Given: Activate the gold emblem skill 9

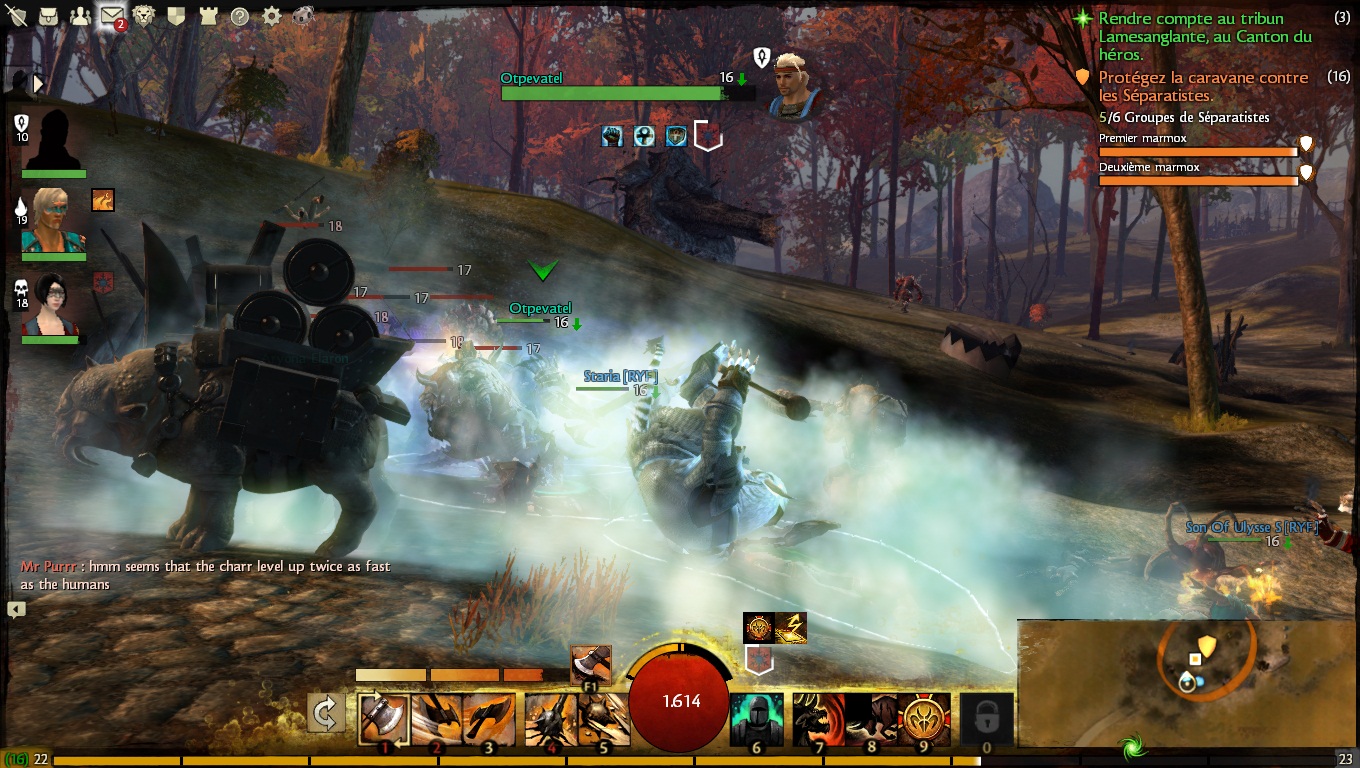Looking at the screenshot, I should point(924,719).
